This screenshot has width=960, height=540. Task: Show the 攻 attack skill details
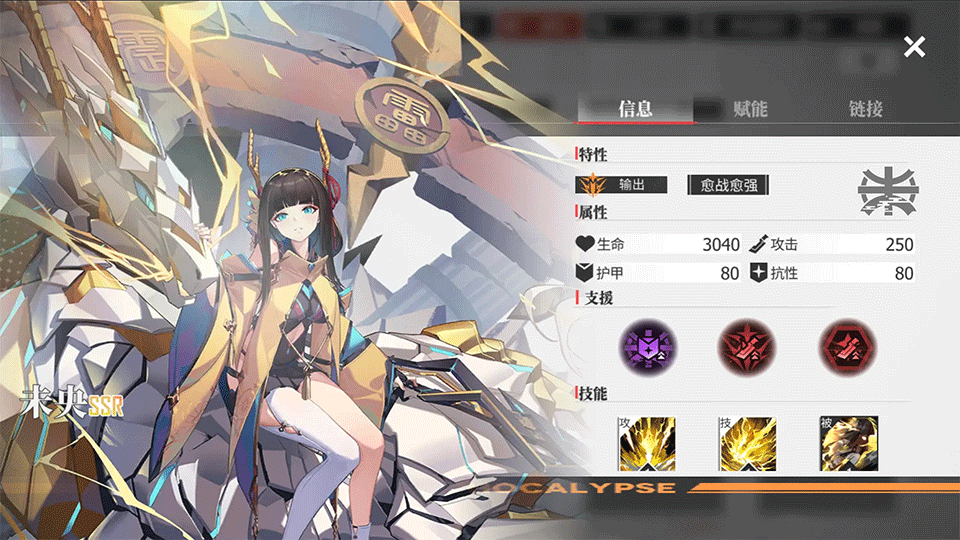pyautogui.click(x=647, y=443)
